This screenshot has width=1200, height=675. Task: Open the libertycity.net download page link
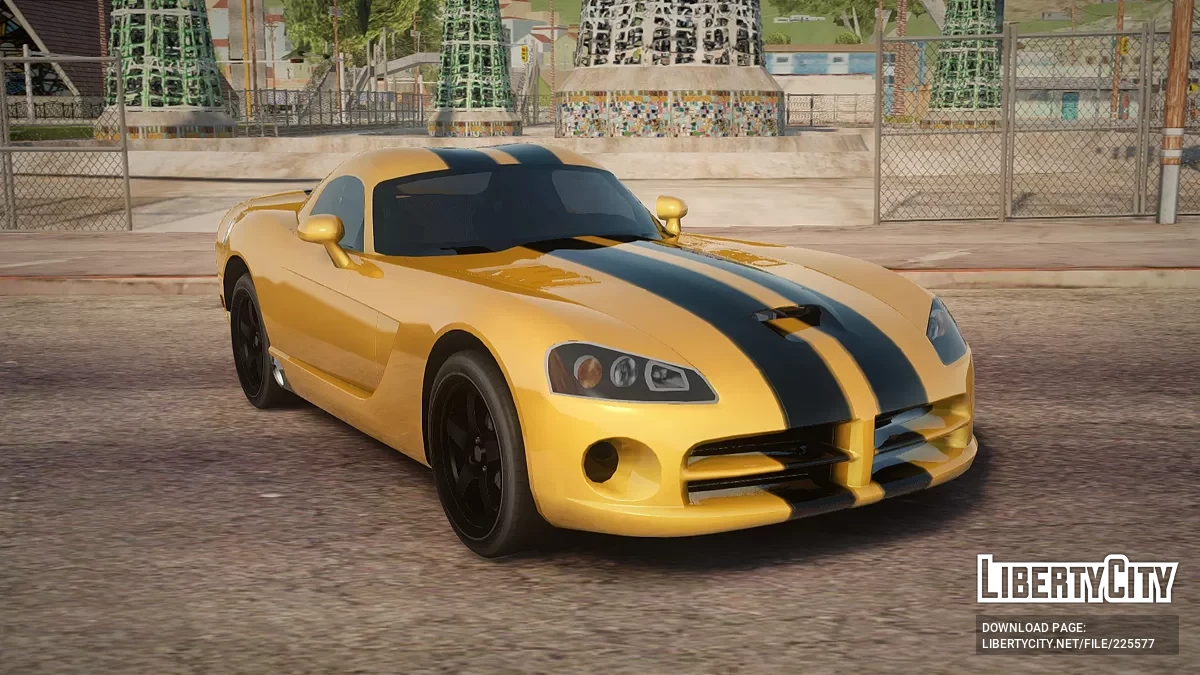1068,642
